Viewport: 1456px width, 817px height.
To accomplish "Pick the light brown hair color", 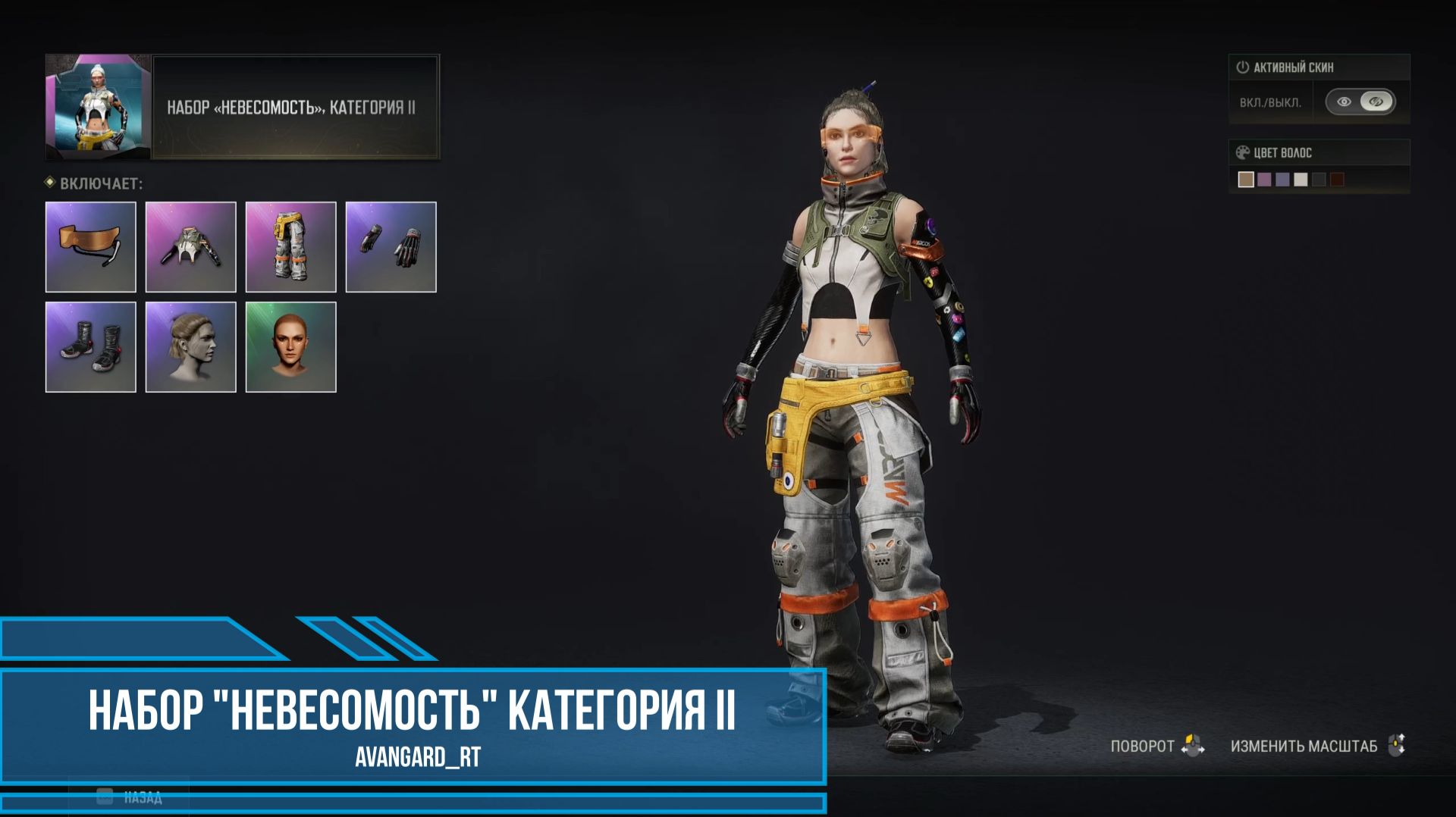I will 1246,180.
